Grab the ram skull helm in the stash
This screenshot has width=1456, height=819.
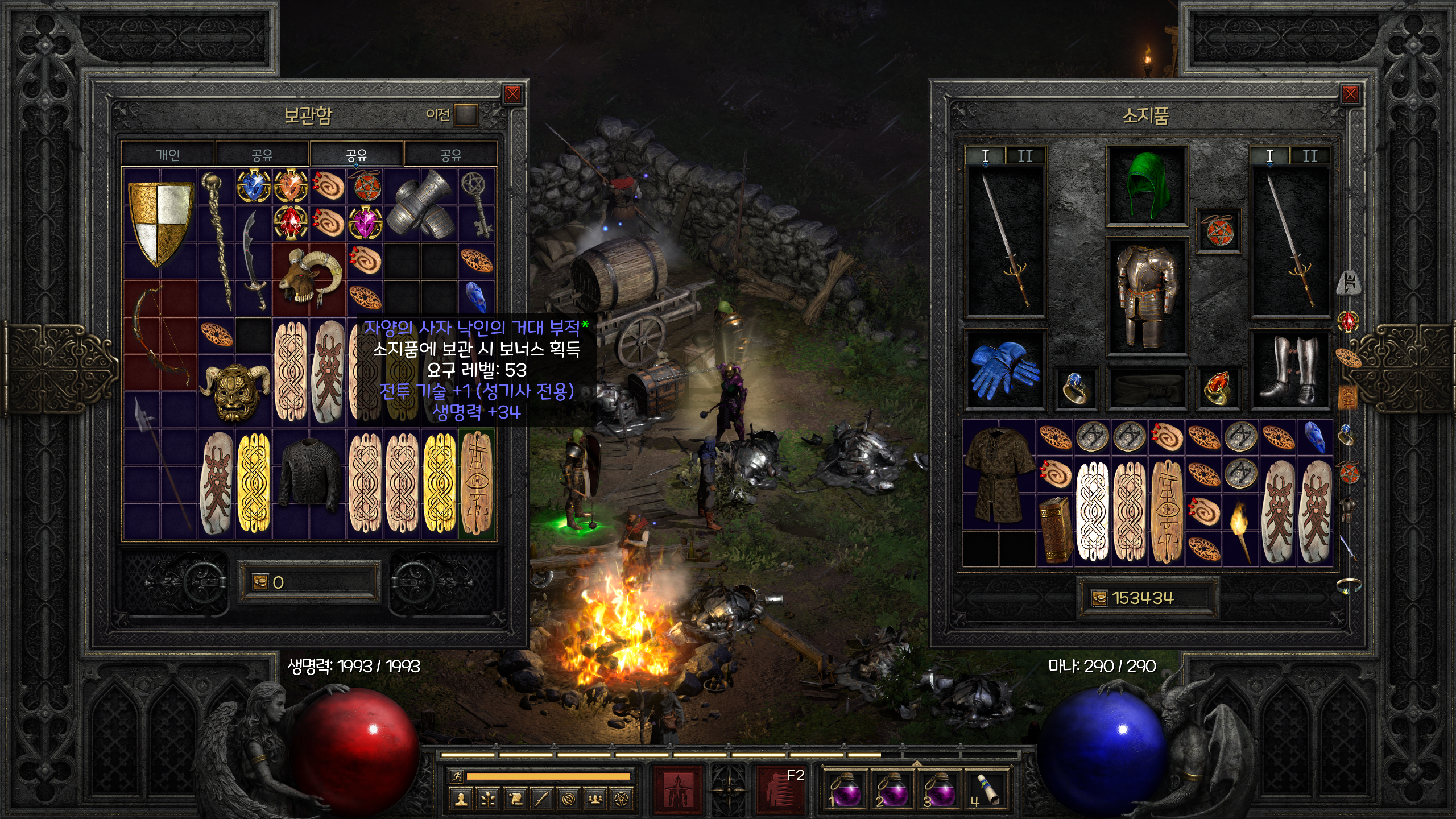tap(310, 279)
